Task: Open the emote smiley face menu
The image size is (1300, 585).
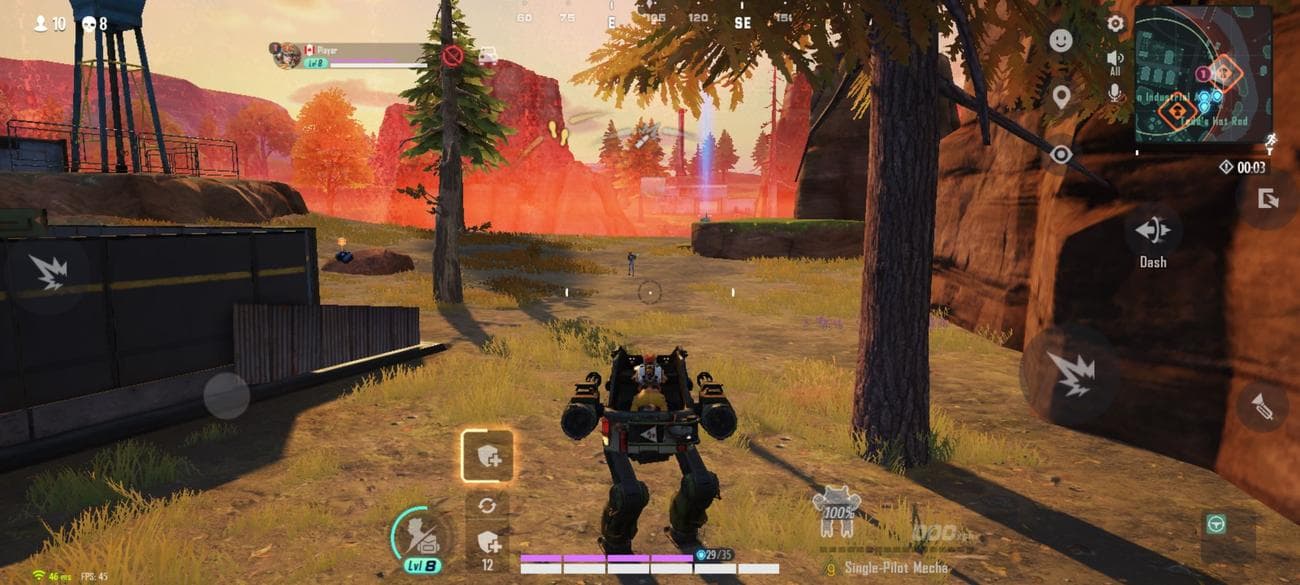Action: point(1060,41)
